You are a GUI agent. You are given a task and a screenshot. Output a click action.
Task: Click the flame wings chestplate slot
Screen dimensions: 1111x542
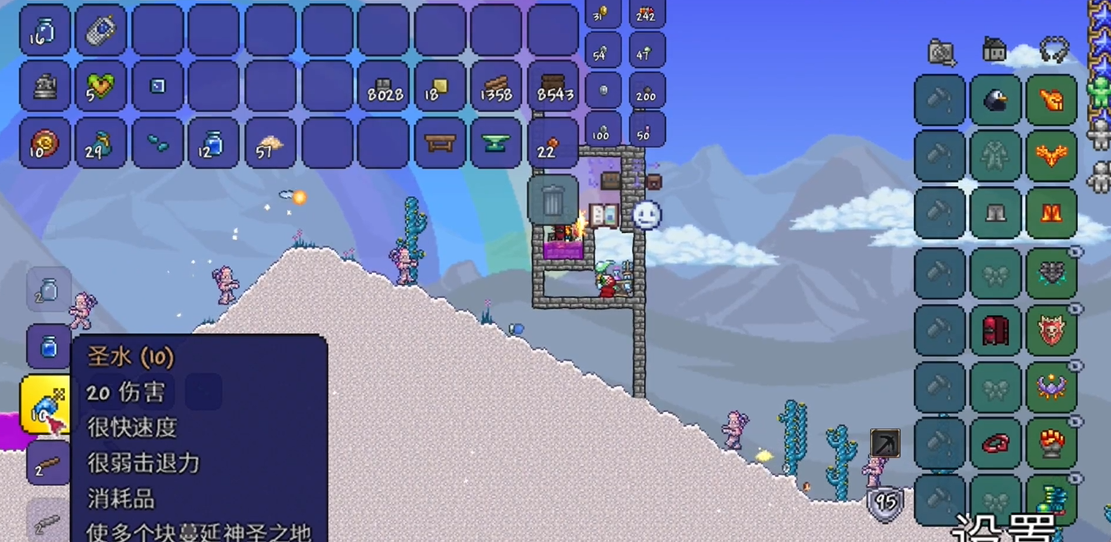pyautogui.click(x=1052, y=157)
